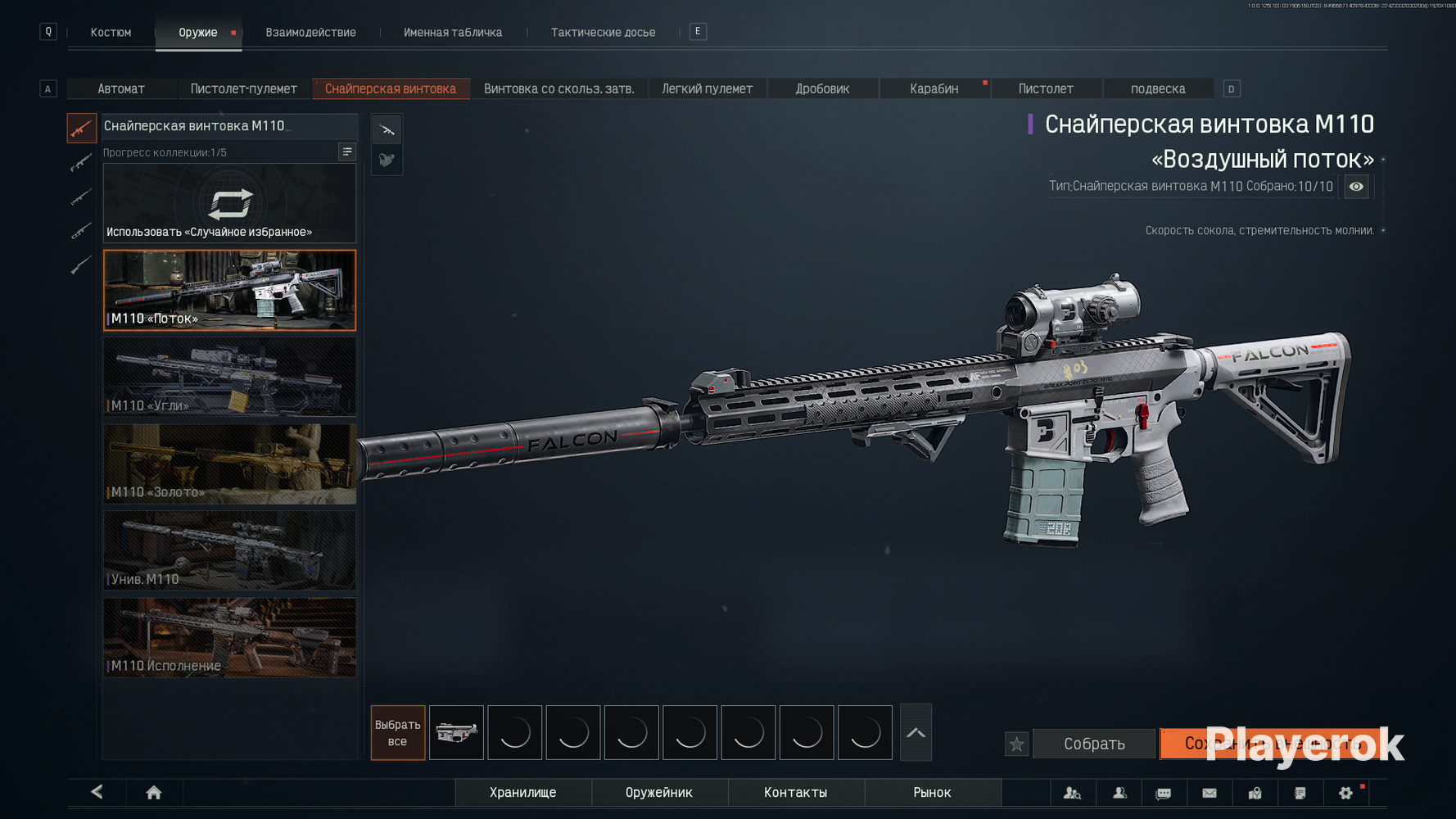1456x819 pixels.
Task: Open settings via the gear icon
Action: coord(1345,793)
